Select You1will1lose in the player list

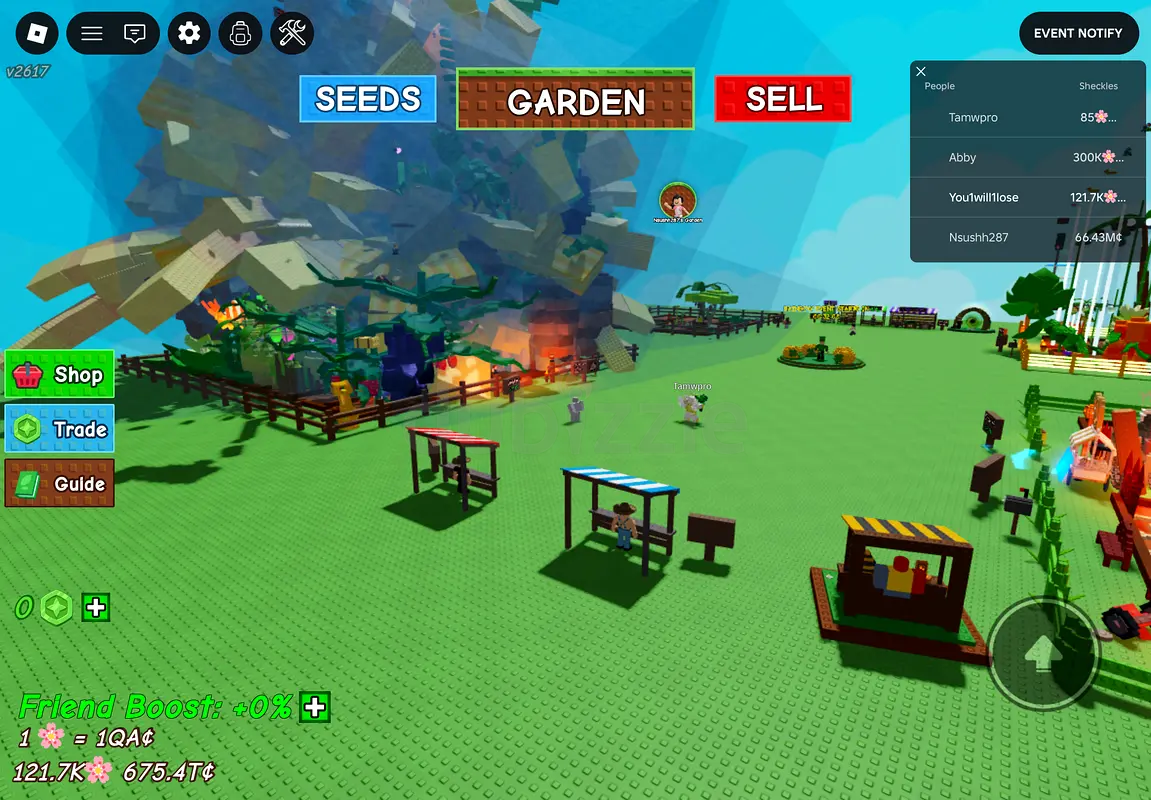coord(983,198)
